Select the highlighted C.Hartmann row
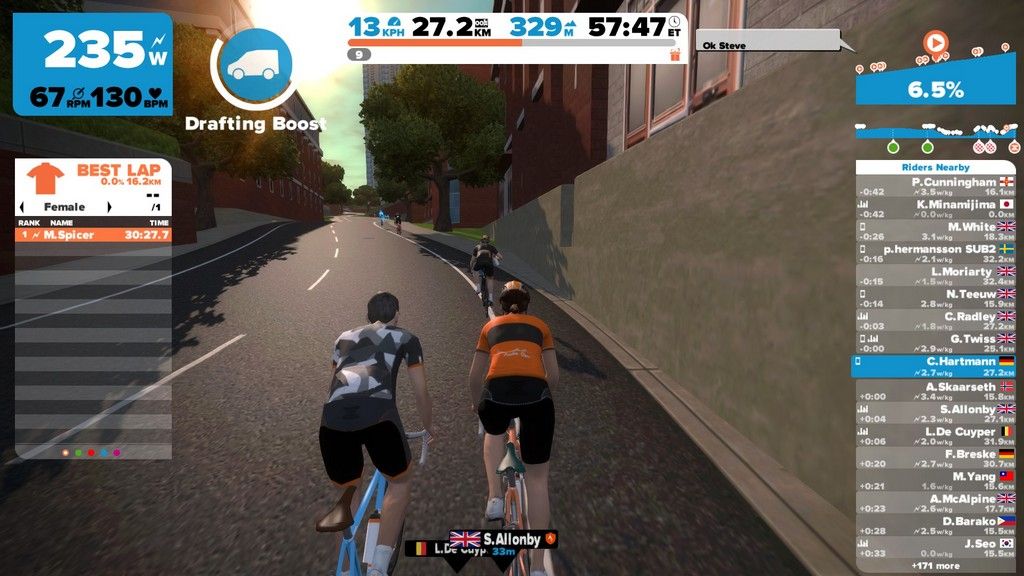Image resolution: width=1024 pixels, height=576 pixels. pyautogui.click(x=934, y=365)
